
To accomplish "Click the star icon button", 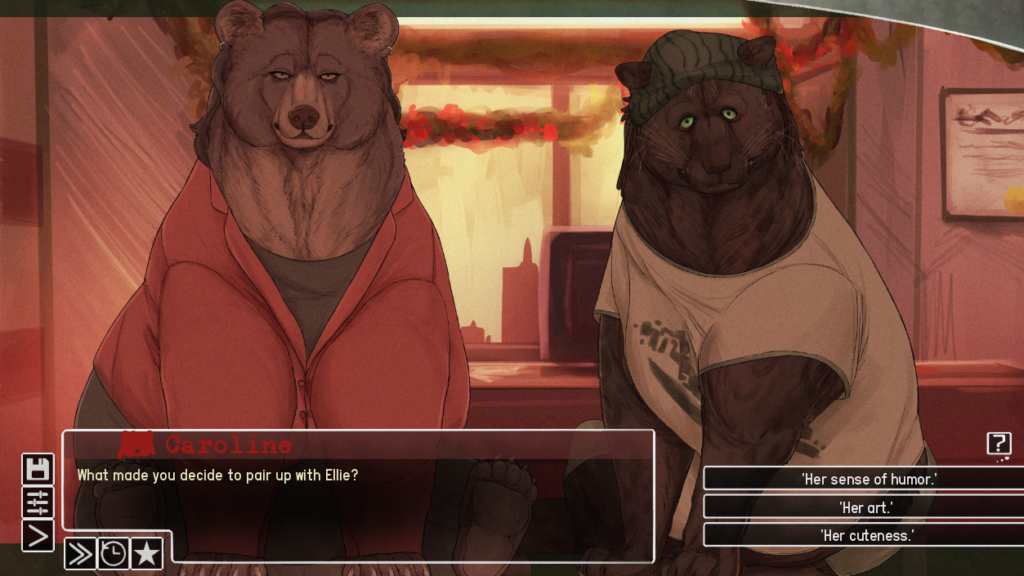I will [x=146, y=553].
